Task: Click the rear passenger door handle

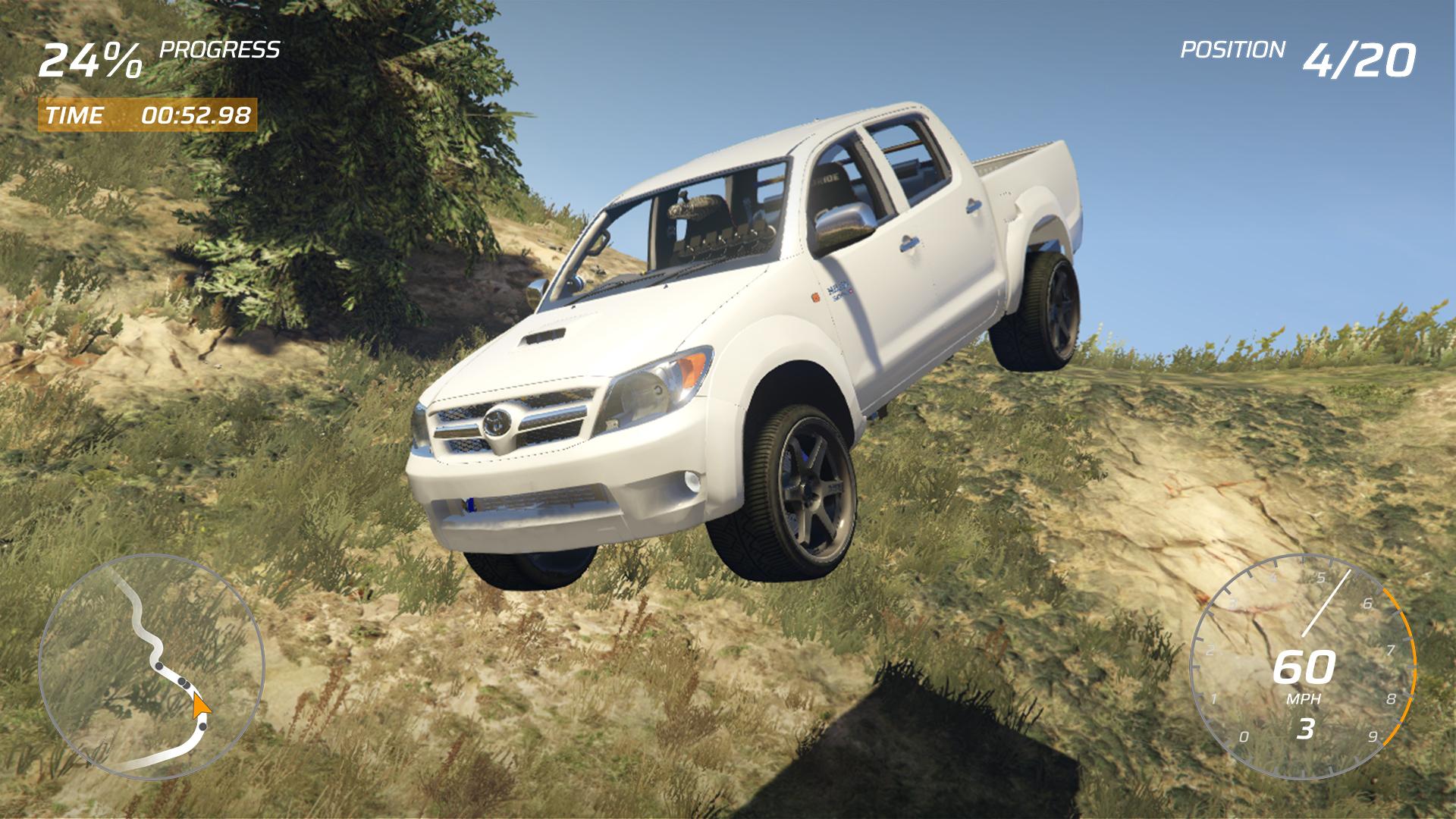Action: point(974,207)
